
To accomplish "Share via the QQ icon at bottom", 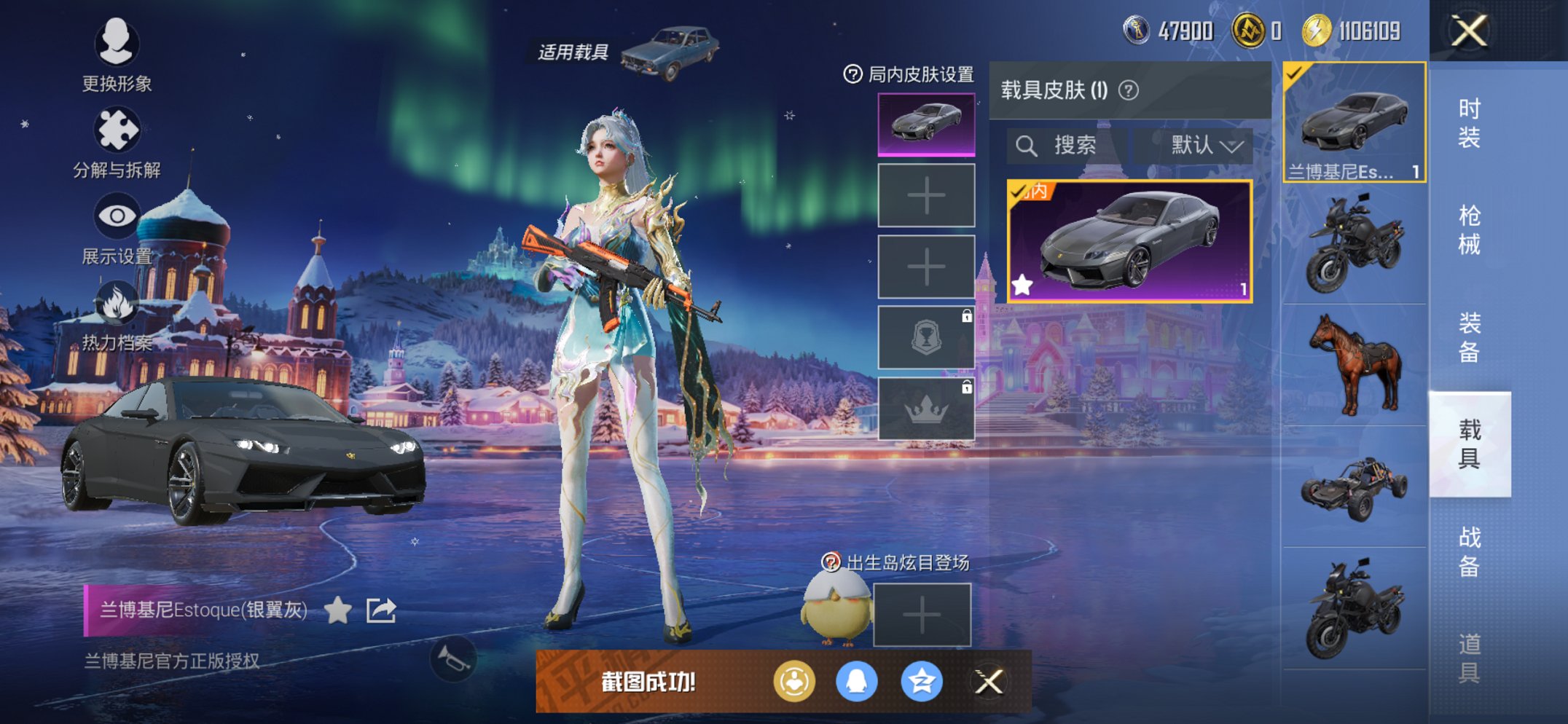I will coord(858,684).
